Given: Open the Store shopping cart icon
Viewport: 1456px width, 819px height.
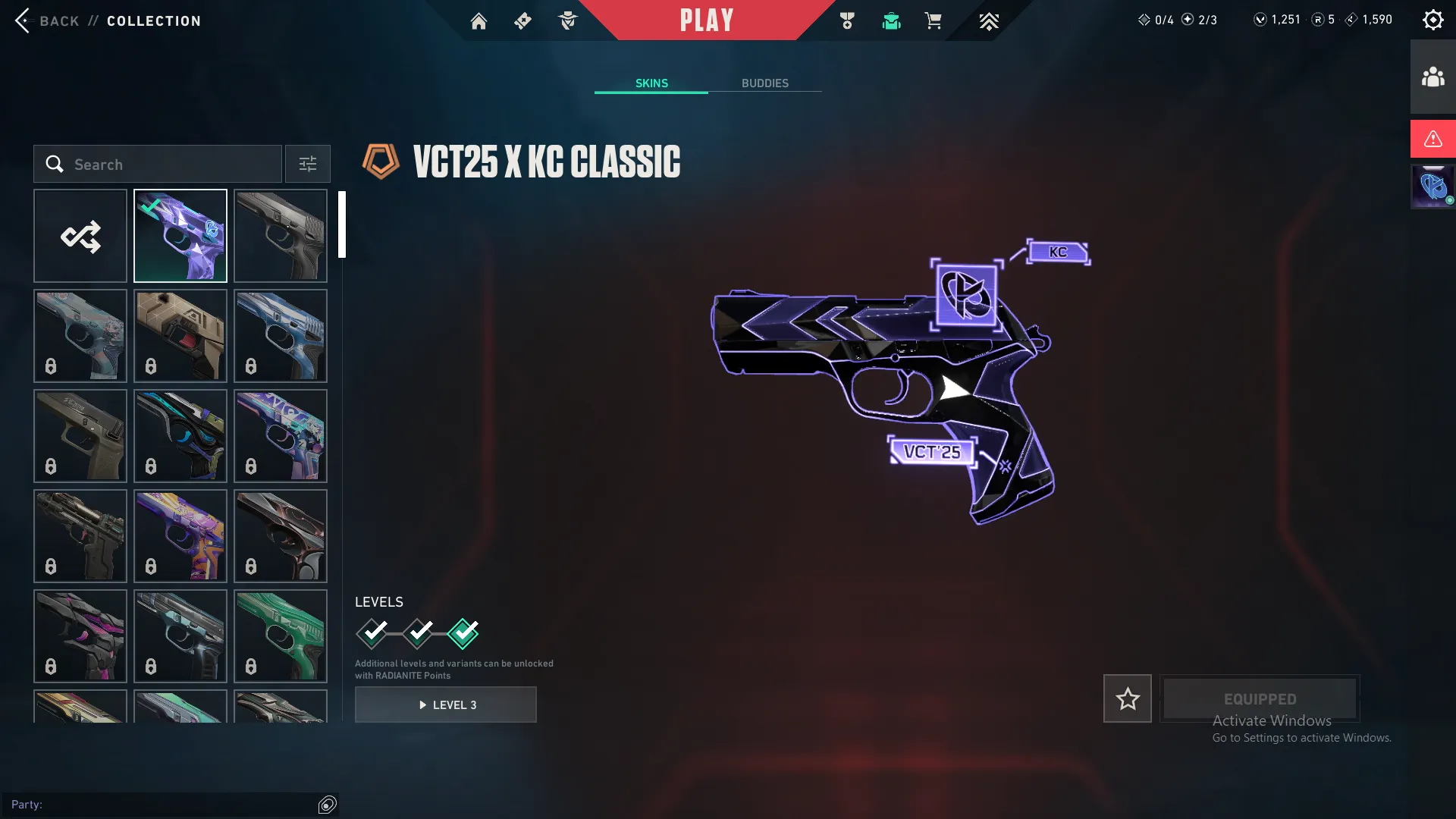Looking at the screenshot, I should [x=934, y=21].
